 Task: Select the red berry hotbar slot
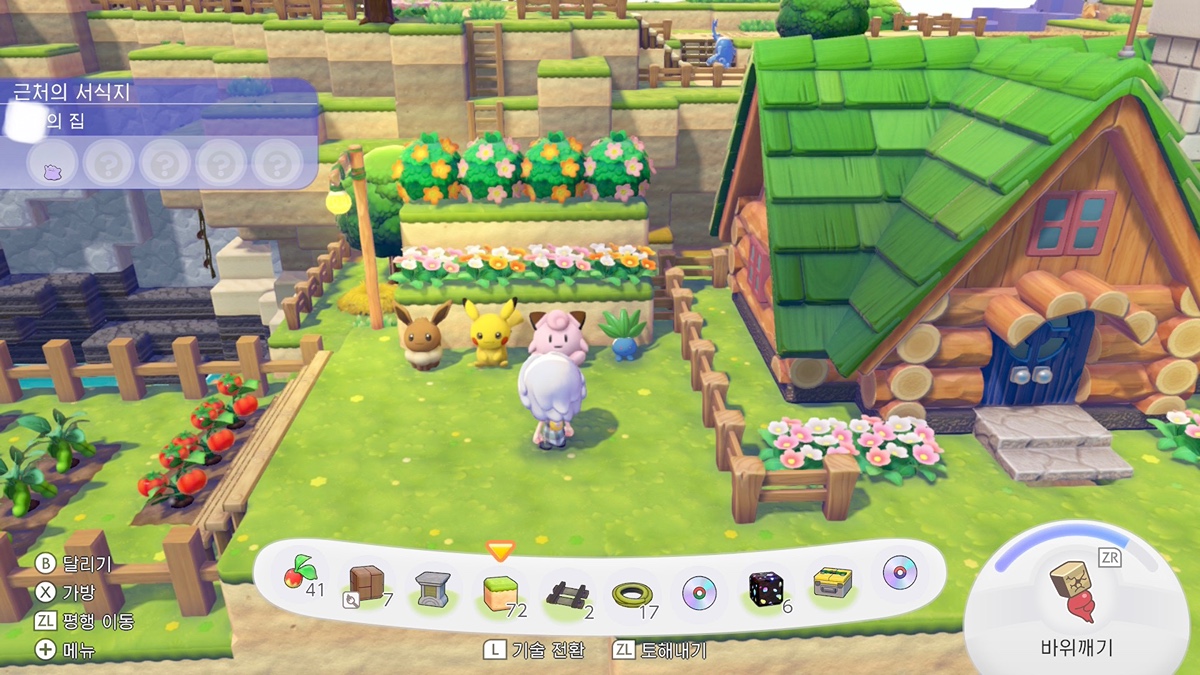(x=297, y=579)
